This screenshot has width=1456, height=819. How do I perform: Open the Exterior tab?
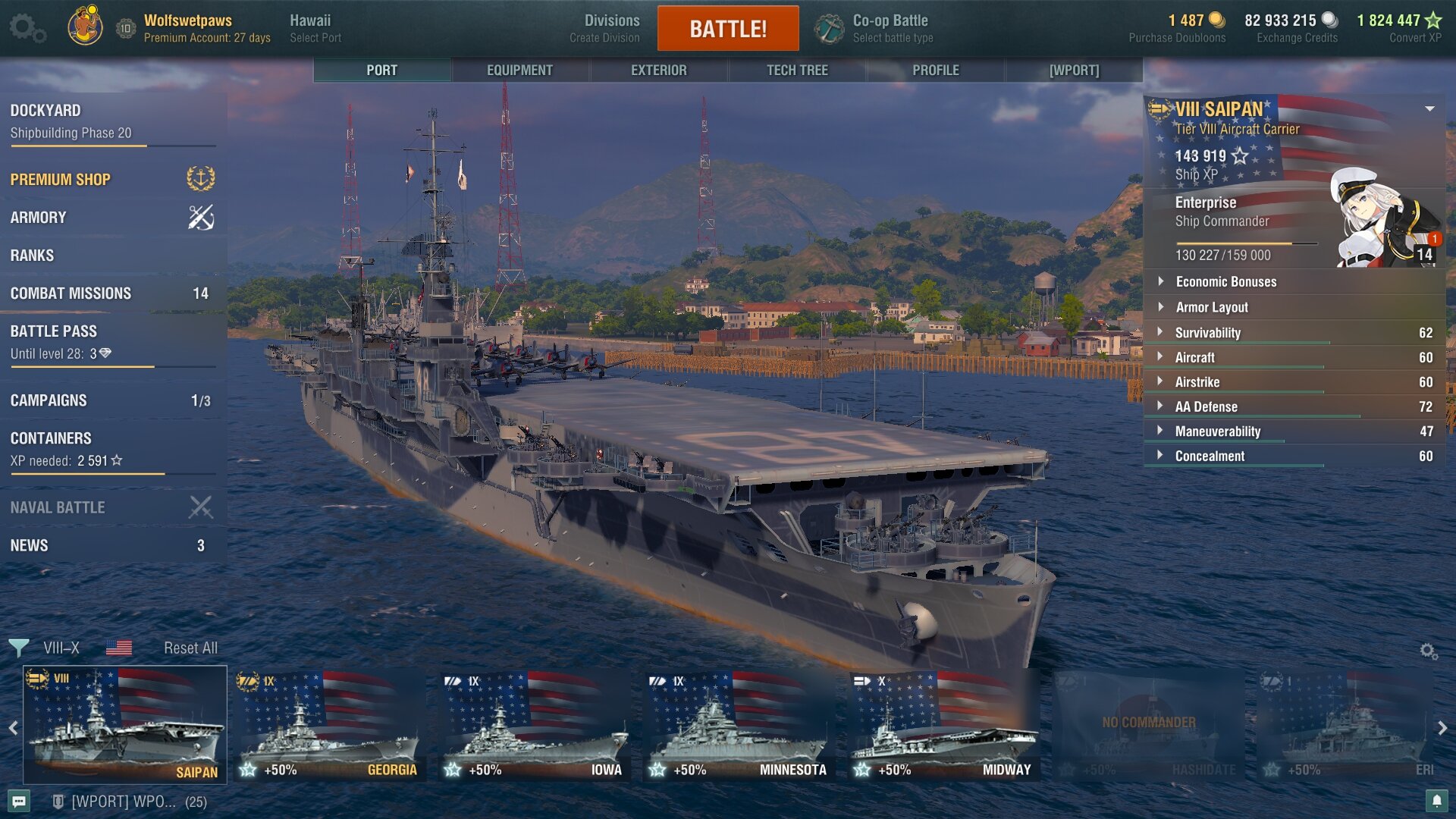coord(658,70)
